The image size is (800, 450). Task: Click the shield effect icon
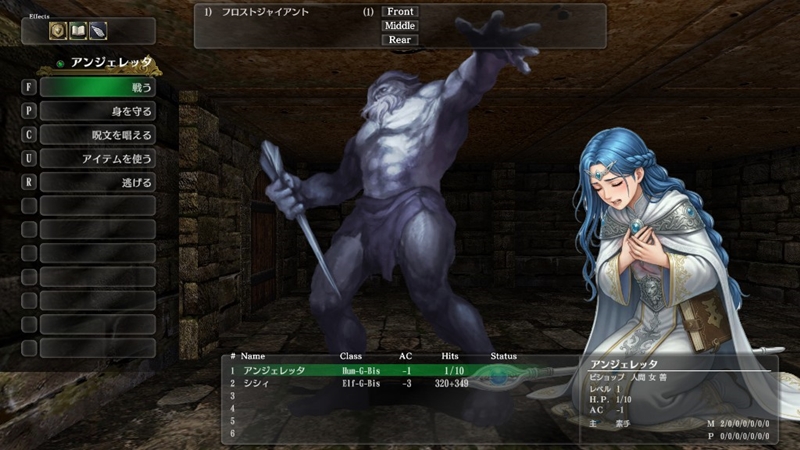59,31
